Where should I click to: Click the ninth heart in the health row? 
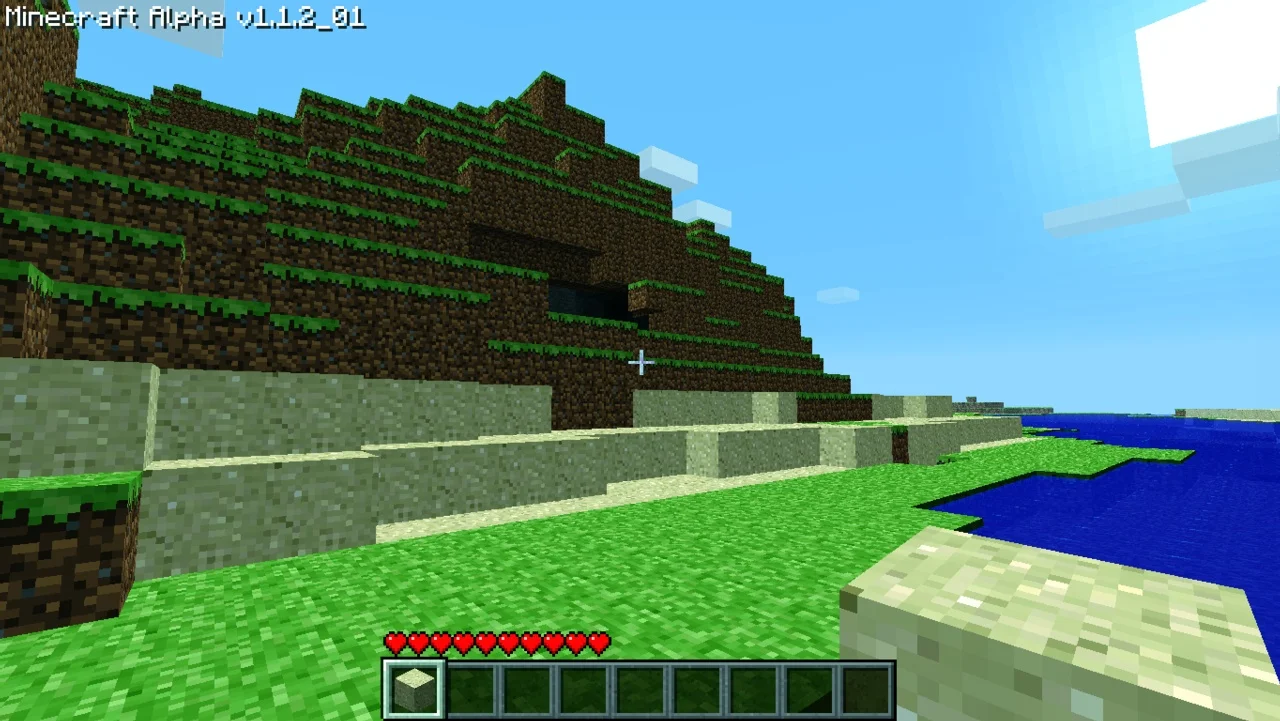coord(574,643)
